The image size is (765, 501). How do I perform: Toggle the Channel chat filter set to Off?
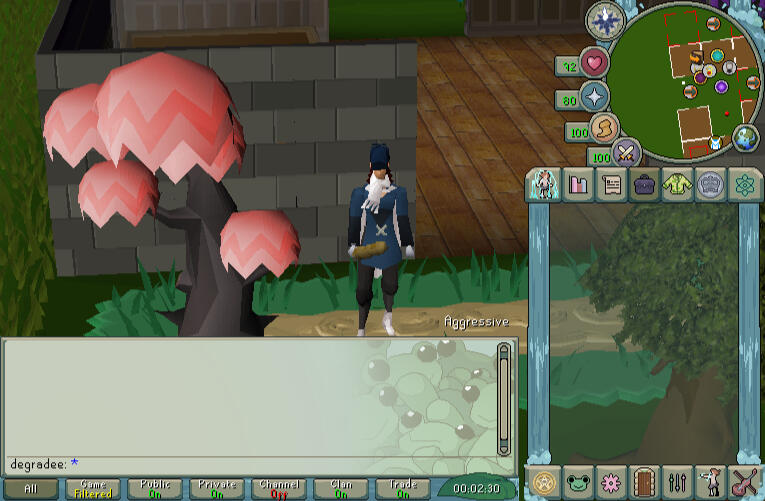(x=279, y=489)
